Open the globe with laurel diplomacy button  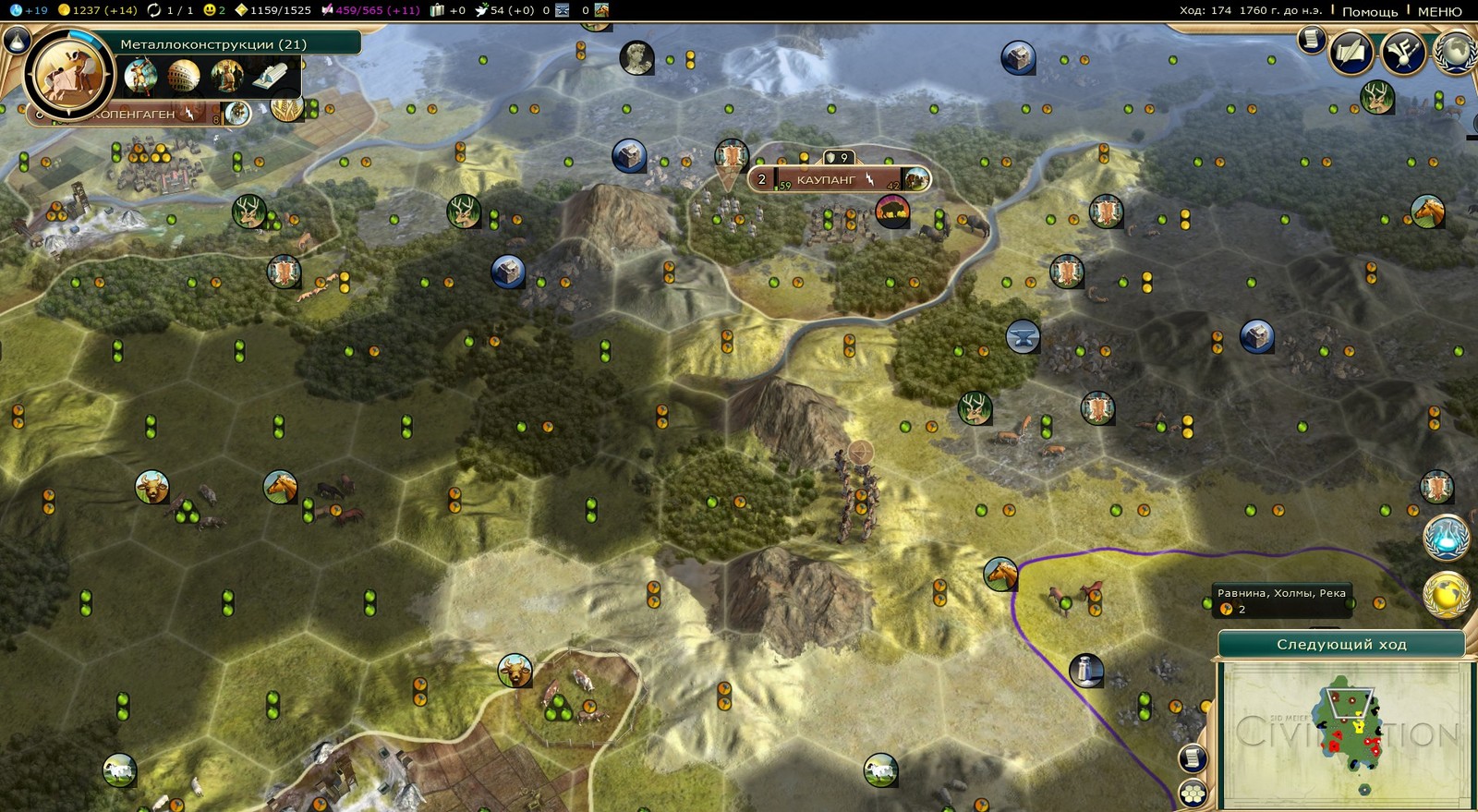[x=1457, y=50]
